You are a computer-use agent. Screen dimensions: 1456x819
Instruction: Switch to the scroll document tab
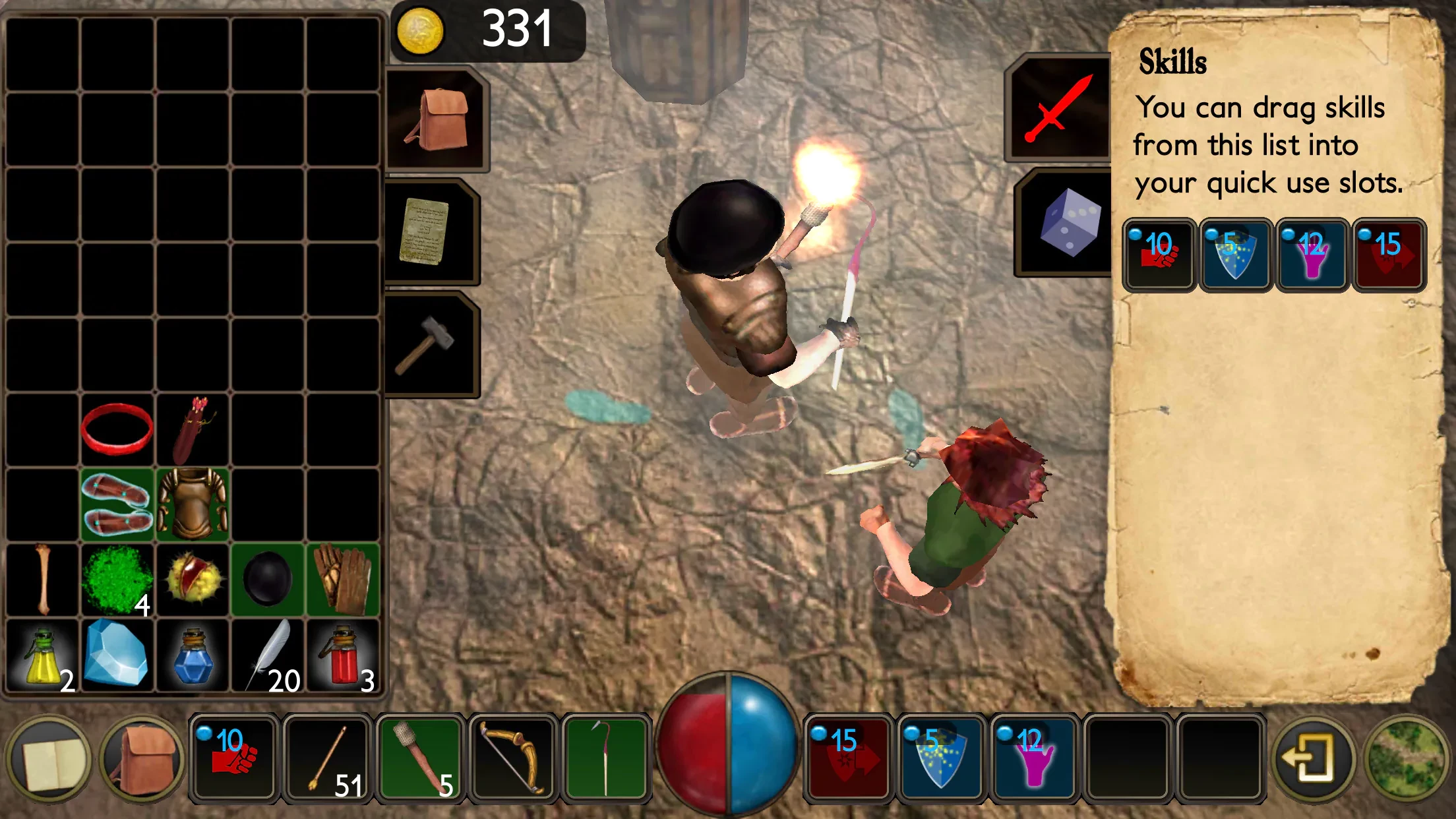click(427, 231)
